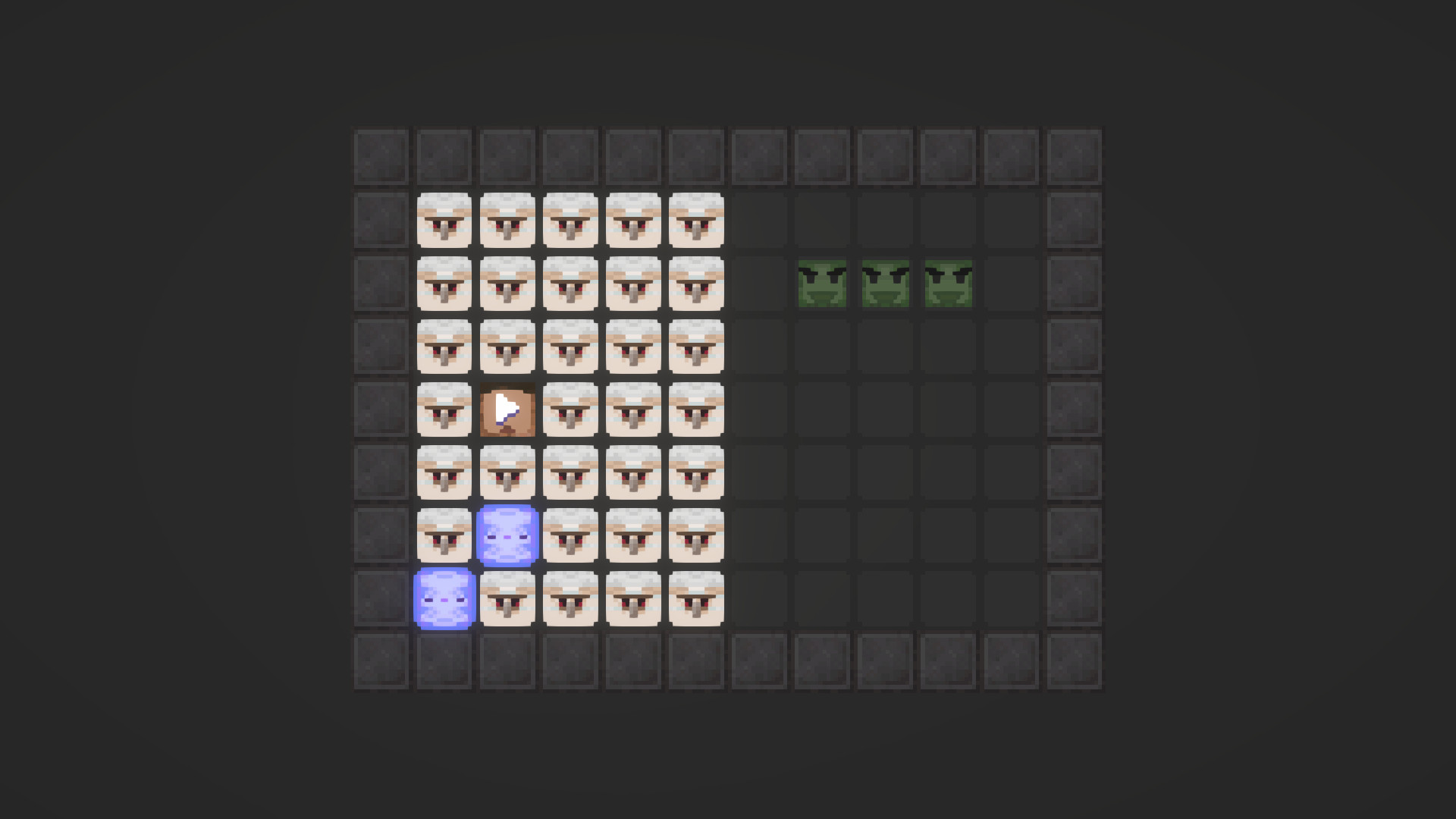Click the empty floor cell right of the zombies

pos(1009,282)
